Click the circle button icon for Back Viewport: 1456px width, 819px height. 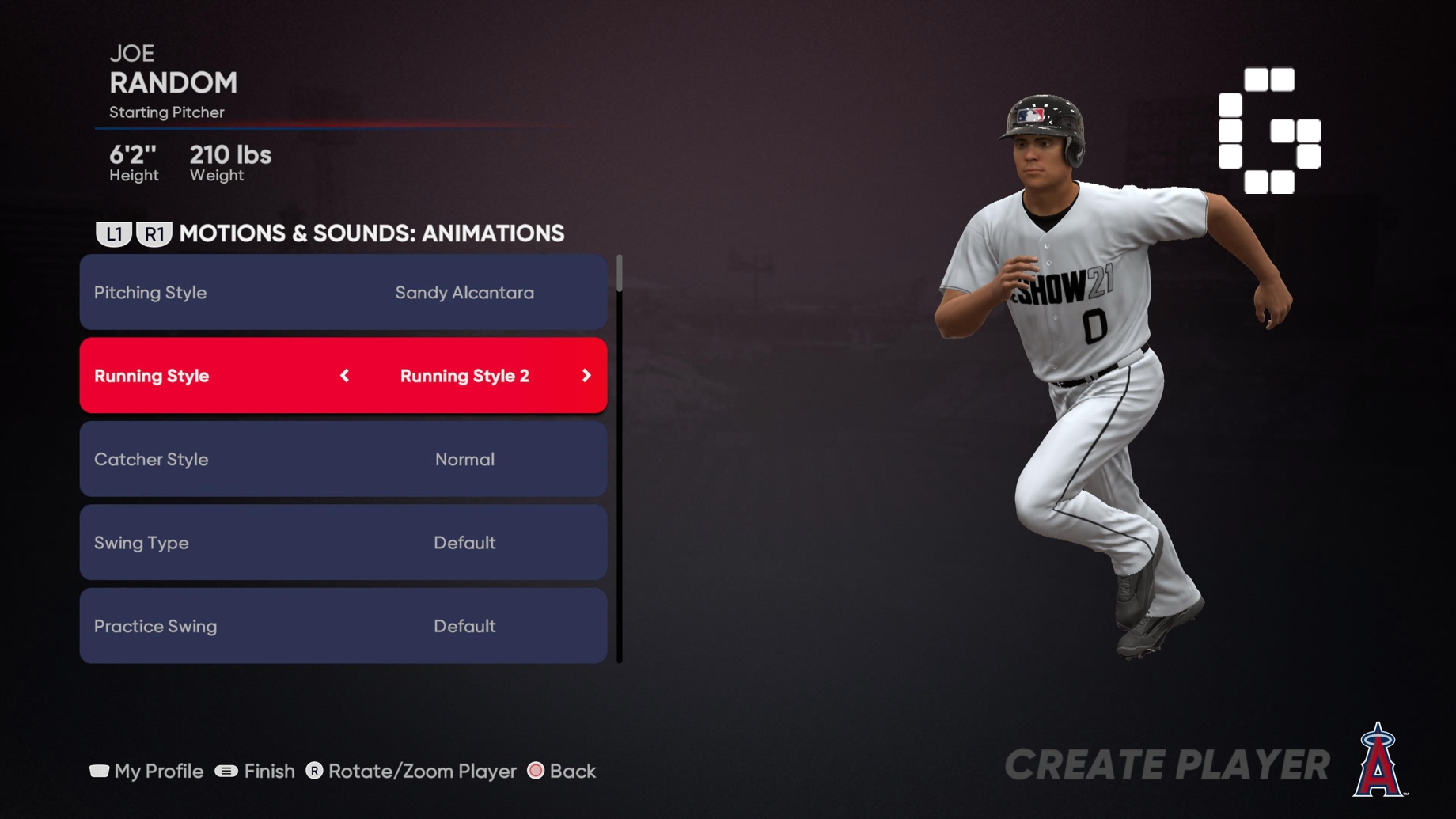click(537, 771)
